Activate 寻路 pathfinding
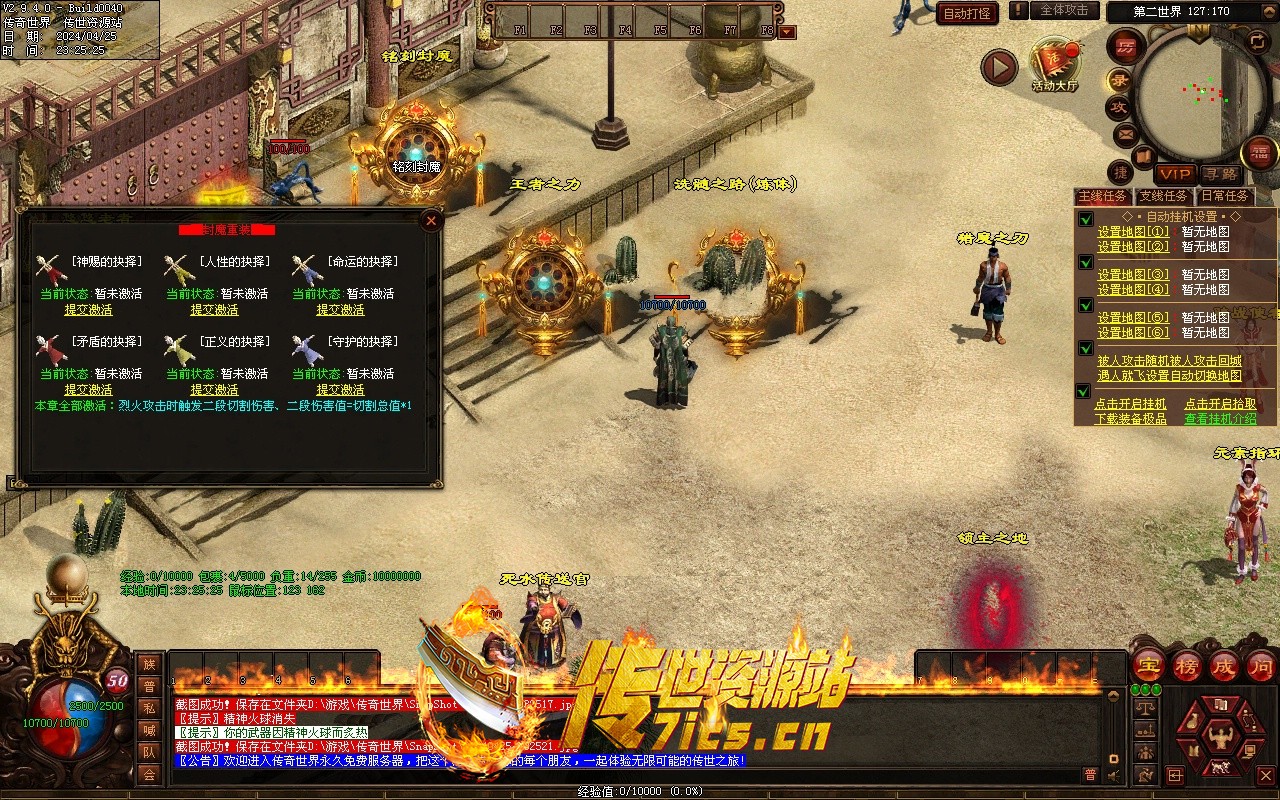1280x800 pixels. coord(1219,174)
